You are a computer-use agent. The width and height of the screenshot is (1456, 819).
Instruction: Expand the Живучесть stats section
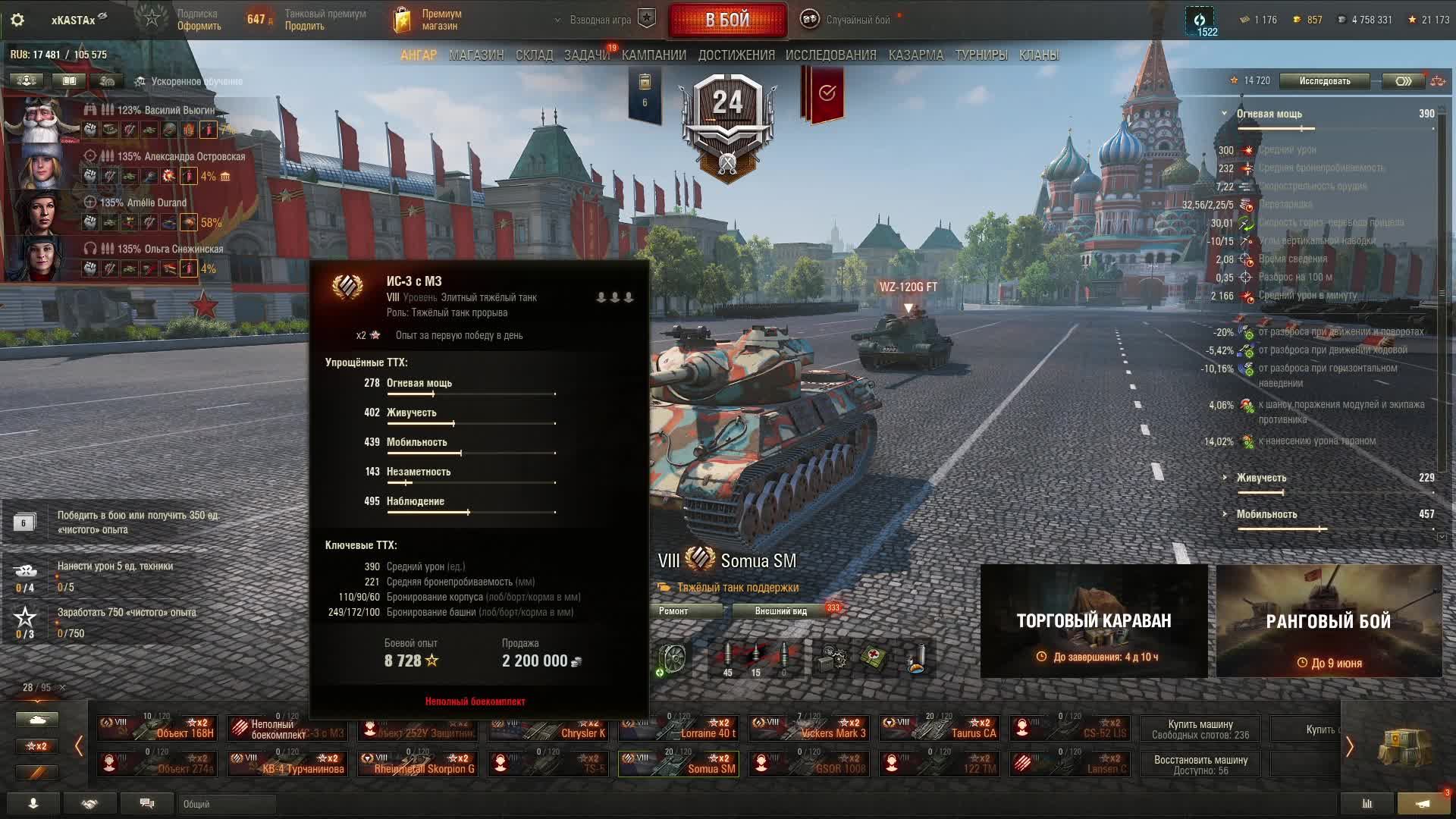[x=1260, y=478]
